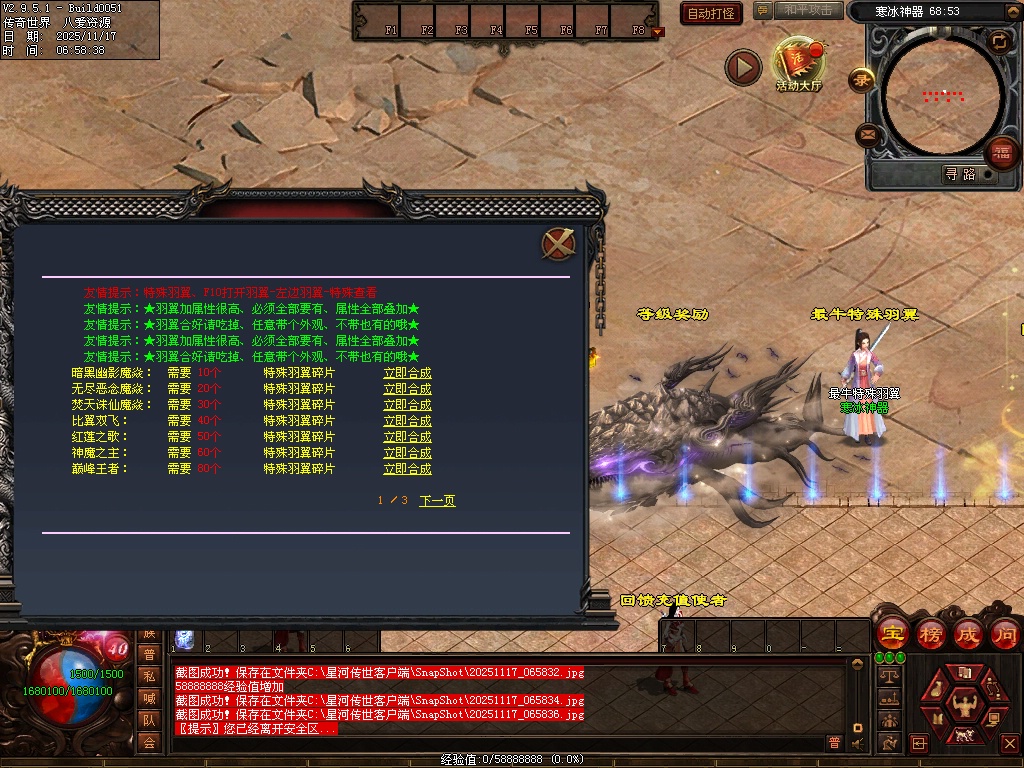The height and width of the screenshot is (768, 1024).
Task: Click the 寻路 pathfinding button
Action: 960,174
